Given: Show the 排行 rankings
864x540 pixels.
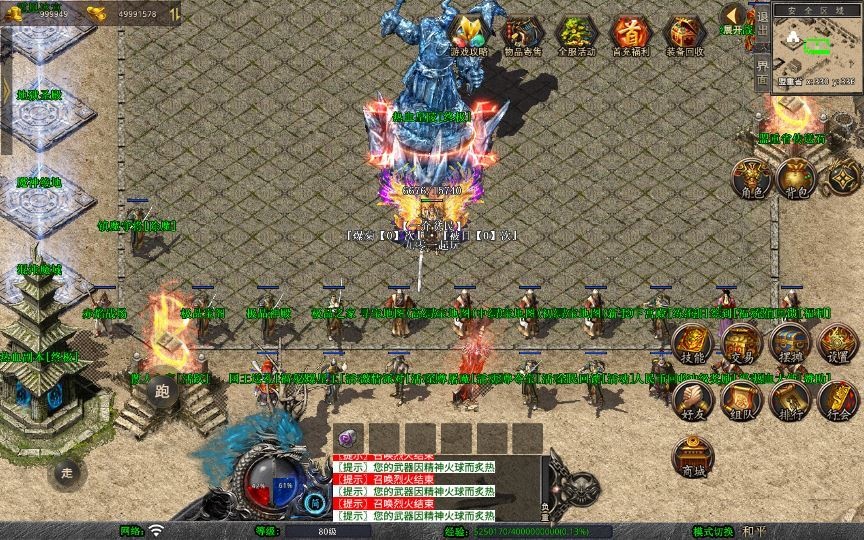Looking at the screenshot, I should (x=790, y=400).
